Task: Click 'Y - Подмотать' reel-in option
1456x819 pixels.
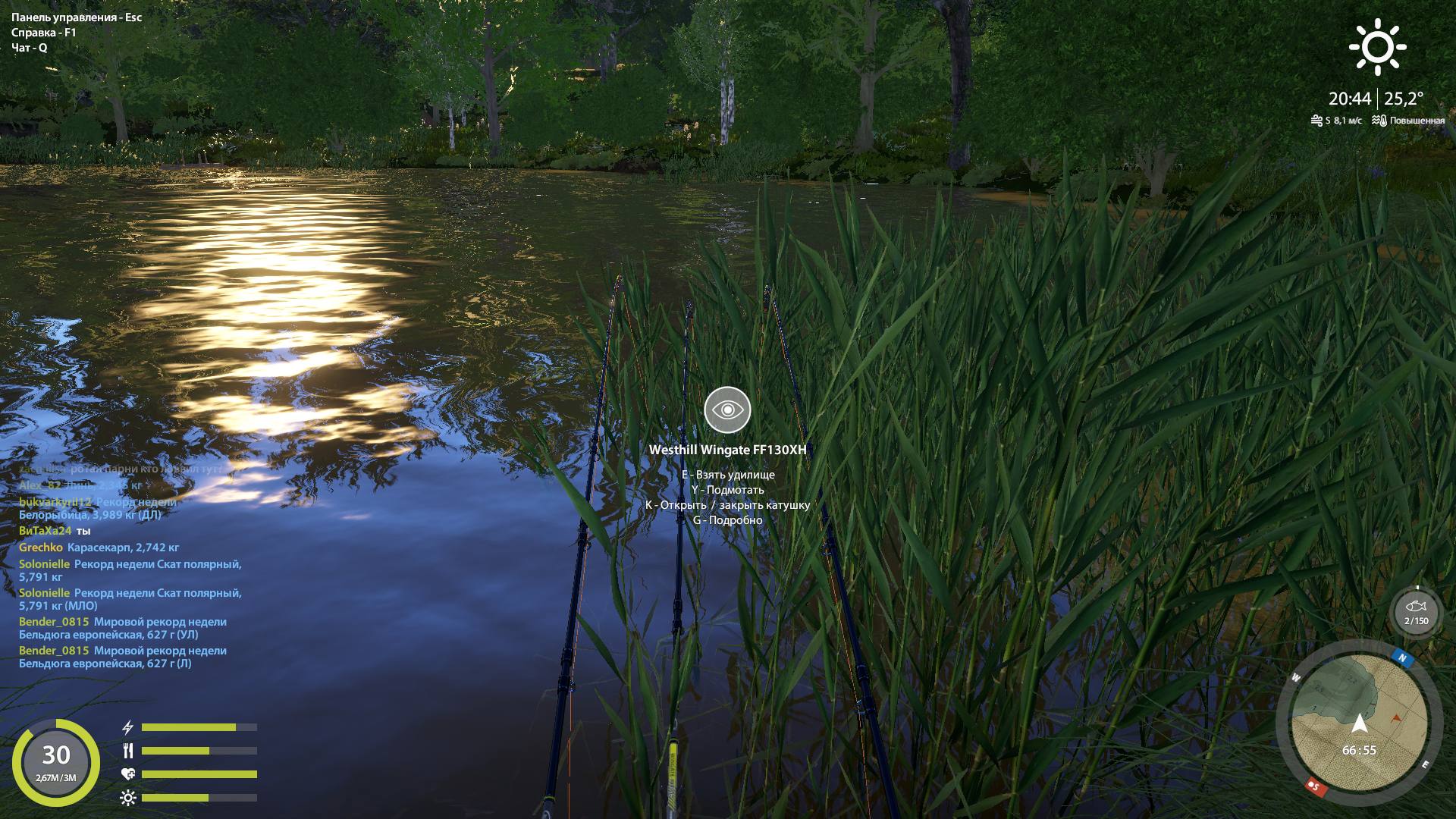Action: coord(728,489)
